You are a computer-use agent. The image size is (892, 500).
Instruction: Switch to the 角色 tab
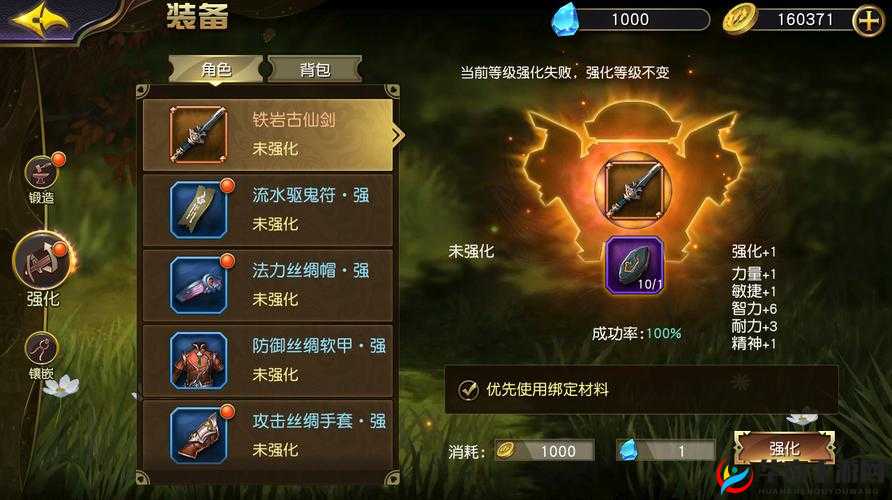coord(216,69)
